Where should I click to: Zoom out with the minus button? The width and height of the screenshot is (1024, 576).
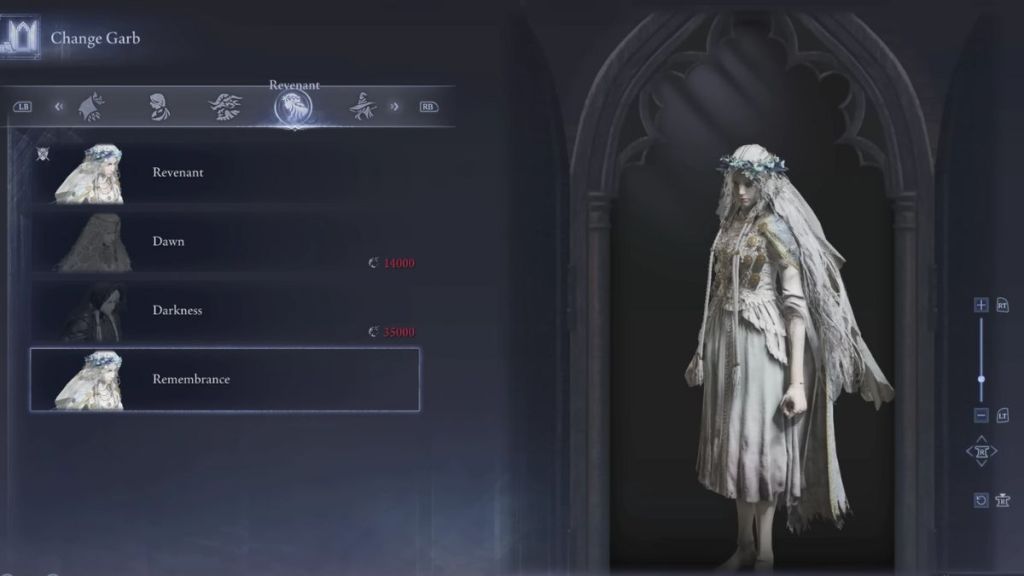click(x=981, y=415)
